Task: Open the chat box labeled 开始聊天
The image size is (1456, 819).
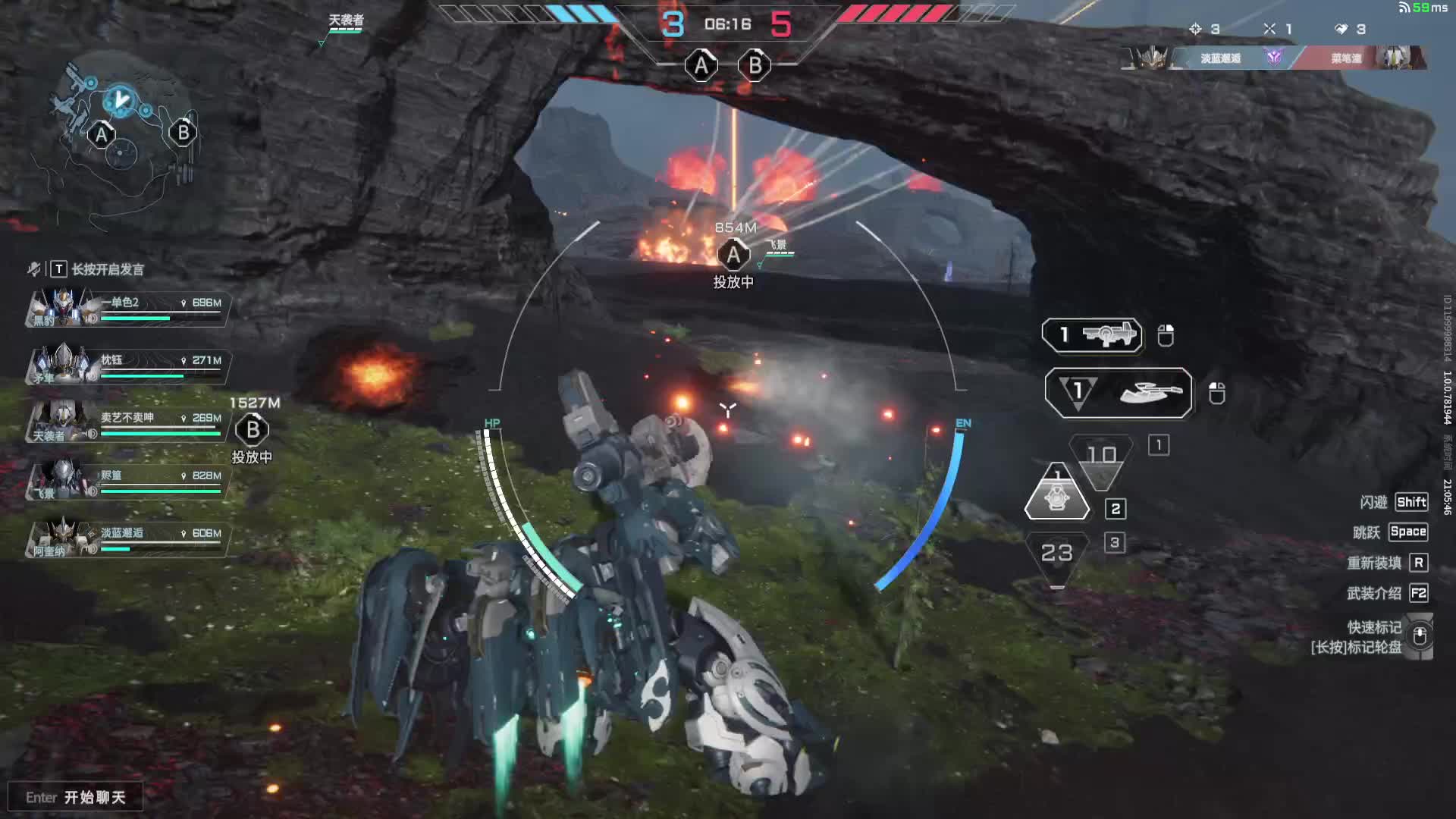Action: tap(76, 797)
